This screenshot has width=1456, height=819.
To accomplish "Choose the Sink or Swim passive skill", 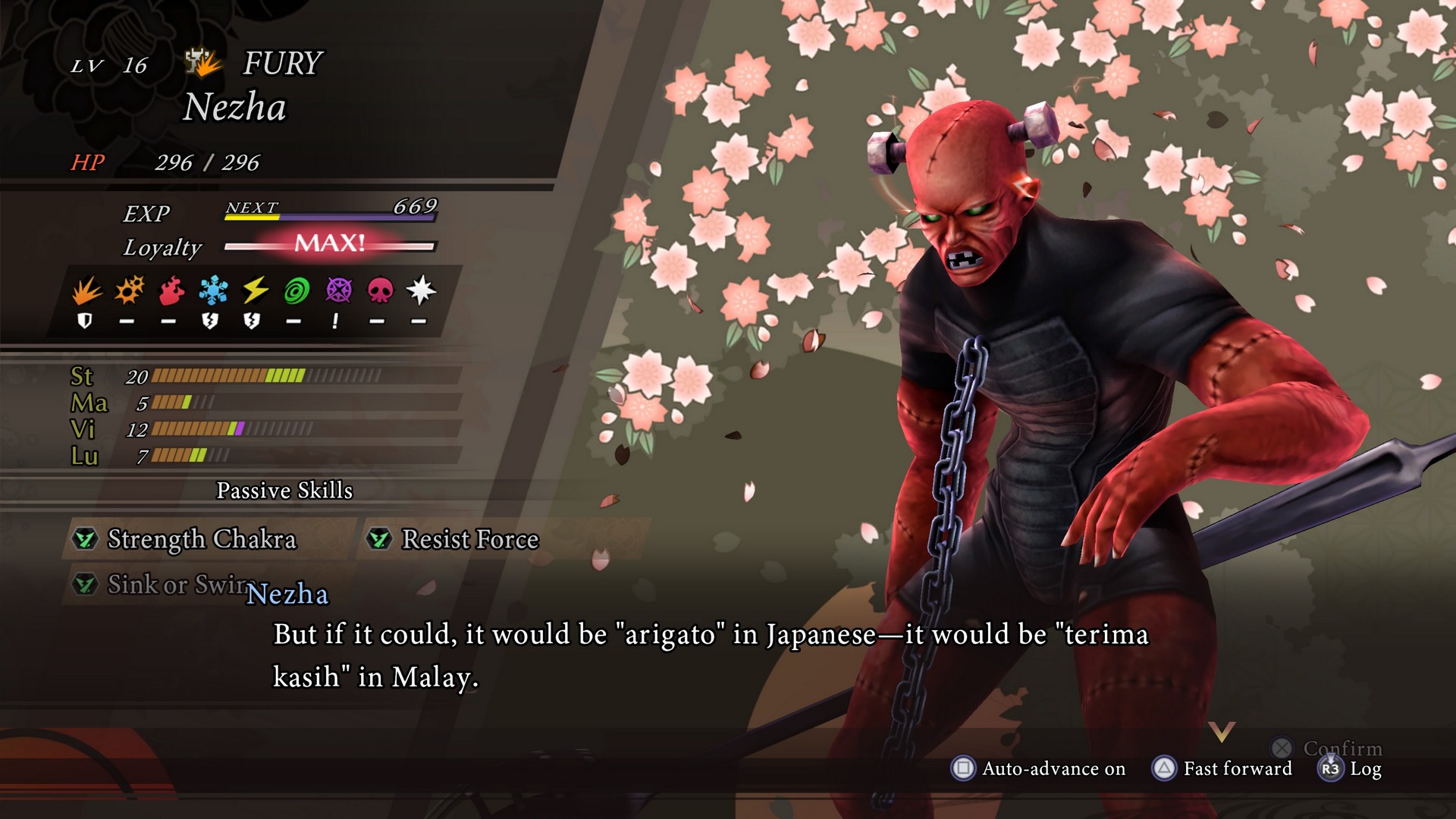I will coord(174,585).
